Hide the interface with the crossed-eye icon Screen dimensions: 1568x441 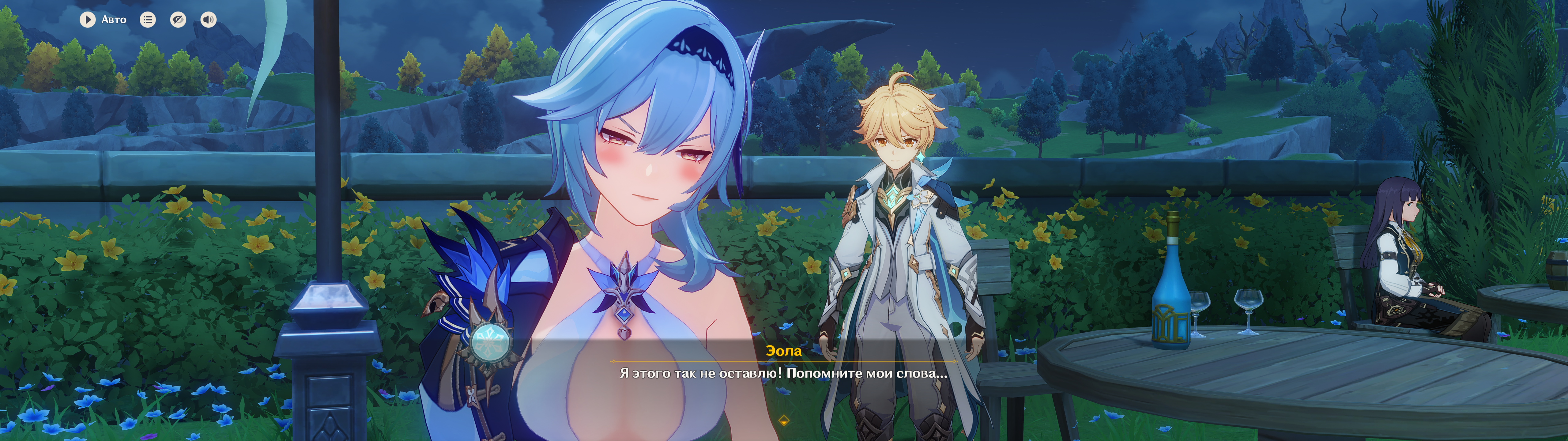tap(178, 20)
